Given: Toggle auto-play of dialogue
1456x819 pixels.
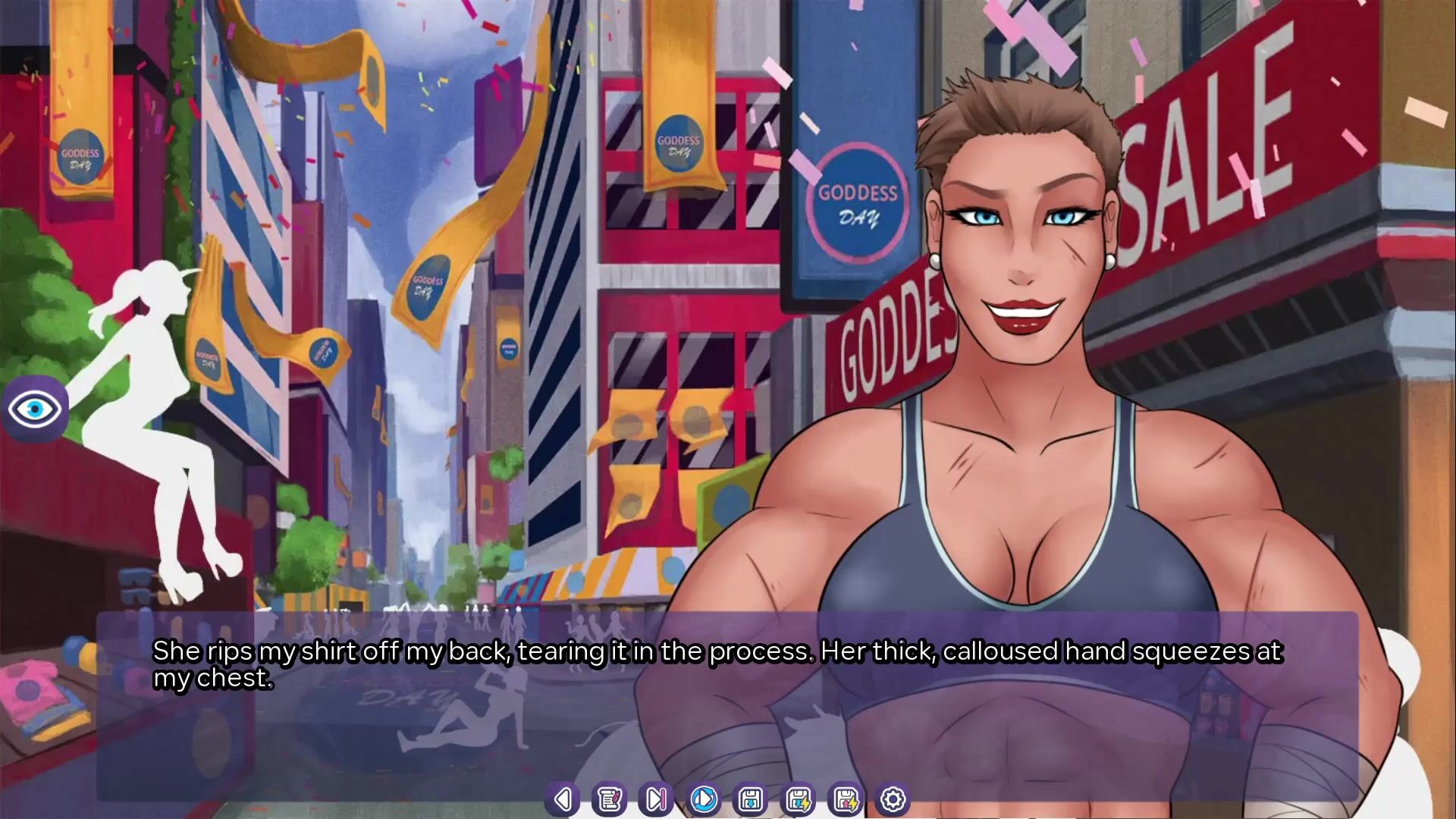Looking at the screenshot, I should pyautogui.click(x=704, y=799).
